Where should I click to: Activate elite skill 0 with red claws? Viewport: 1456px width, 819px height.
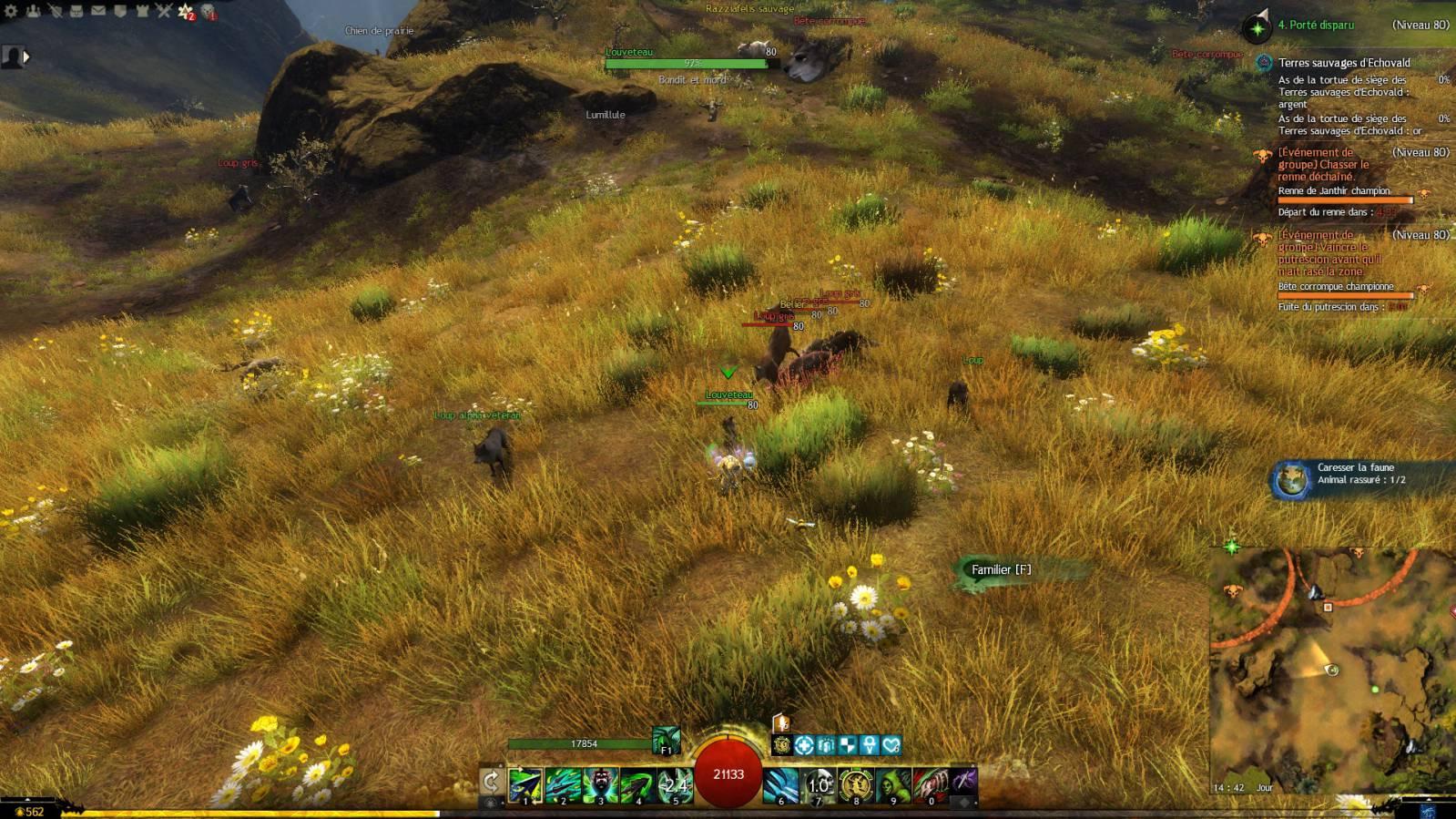pos(930,784)
